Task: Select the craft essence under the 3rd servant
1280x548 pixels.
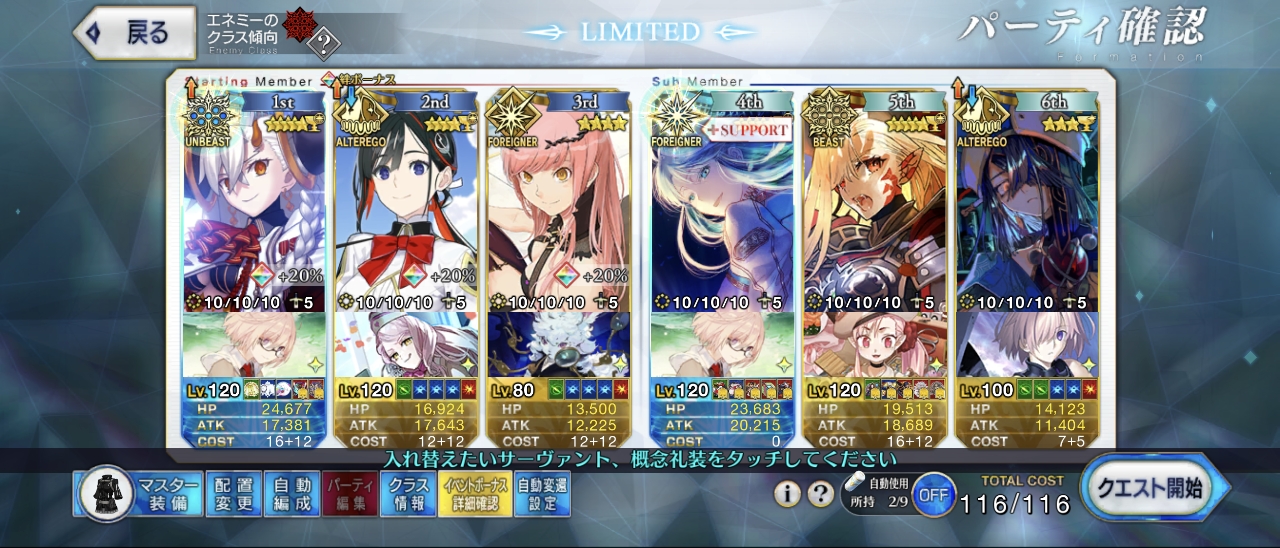Action: tap(558, 345)
